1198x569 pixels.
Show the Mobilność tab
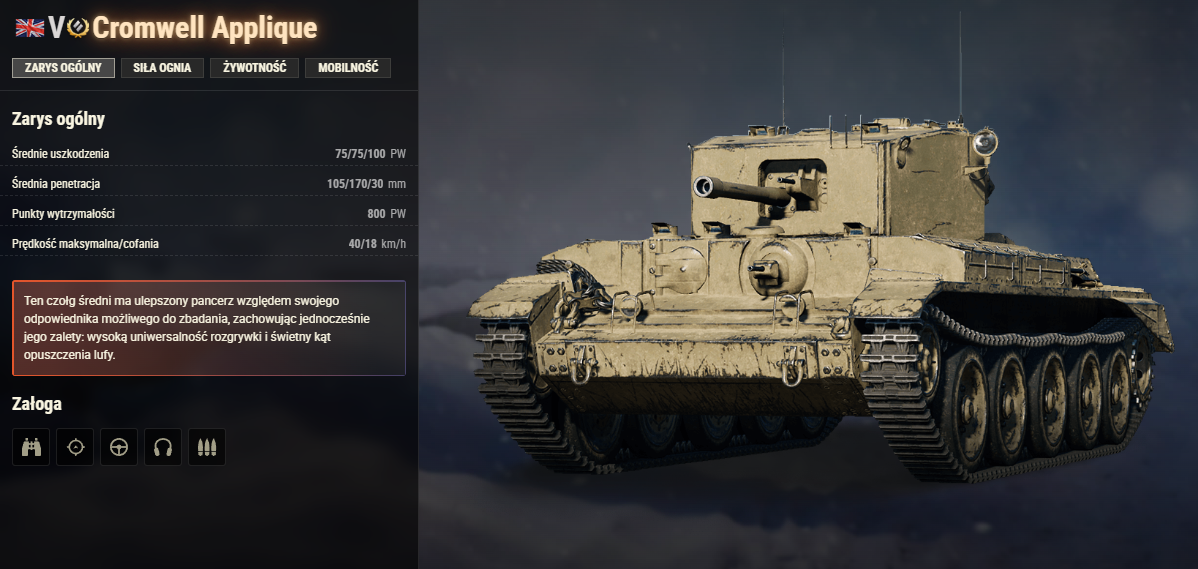(x=348, y=68)
